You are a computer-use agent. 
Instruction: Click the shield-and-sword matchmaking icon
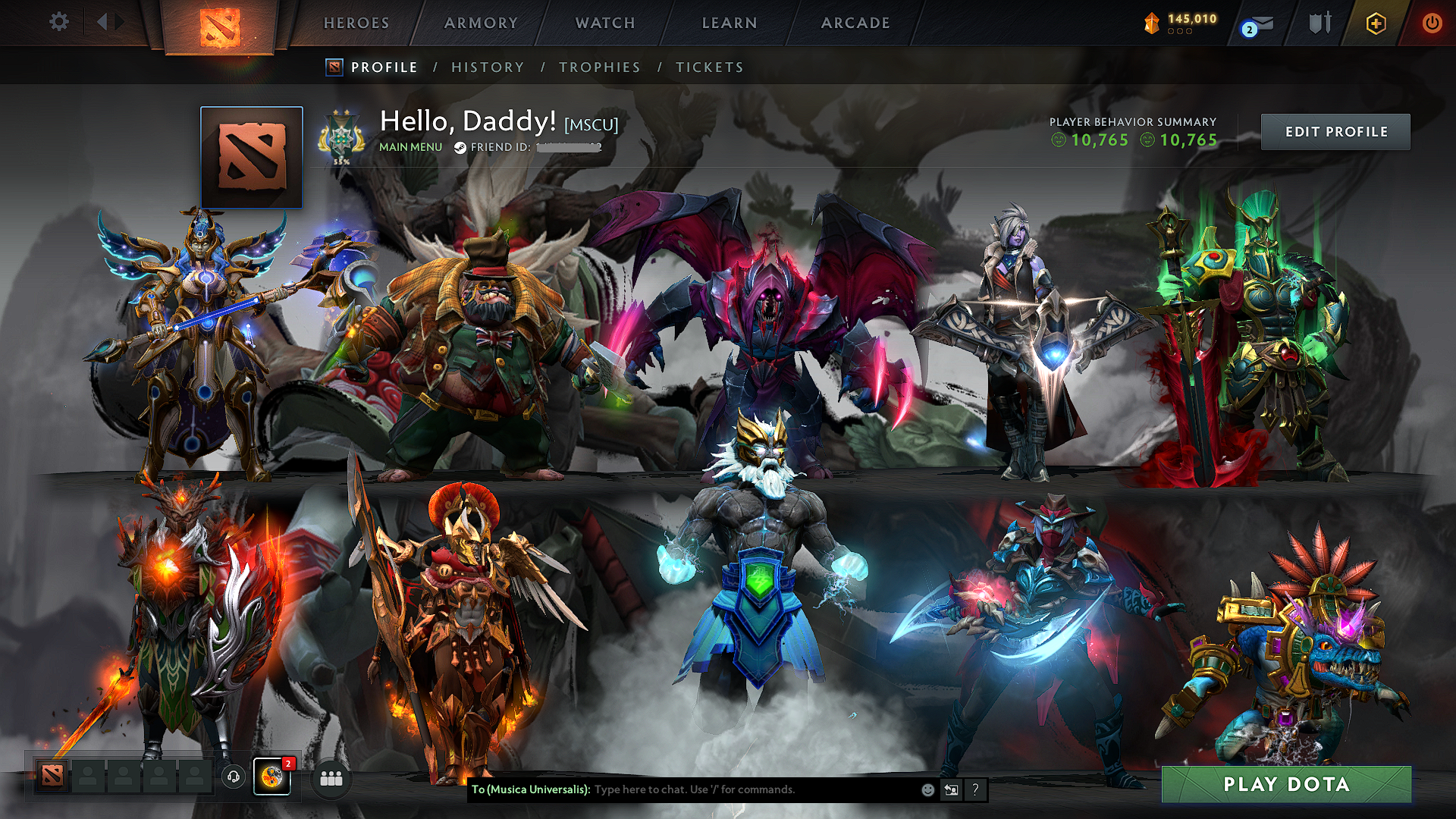point(1319,23)
